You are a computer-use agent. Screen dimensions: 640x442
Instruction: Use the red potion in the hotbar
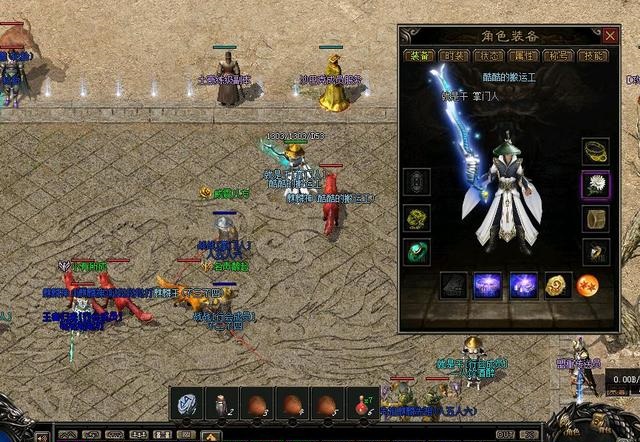click(x=359, y=405)
